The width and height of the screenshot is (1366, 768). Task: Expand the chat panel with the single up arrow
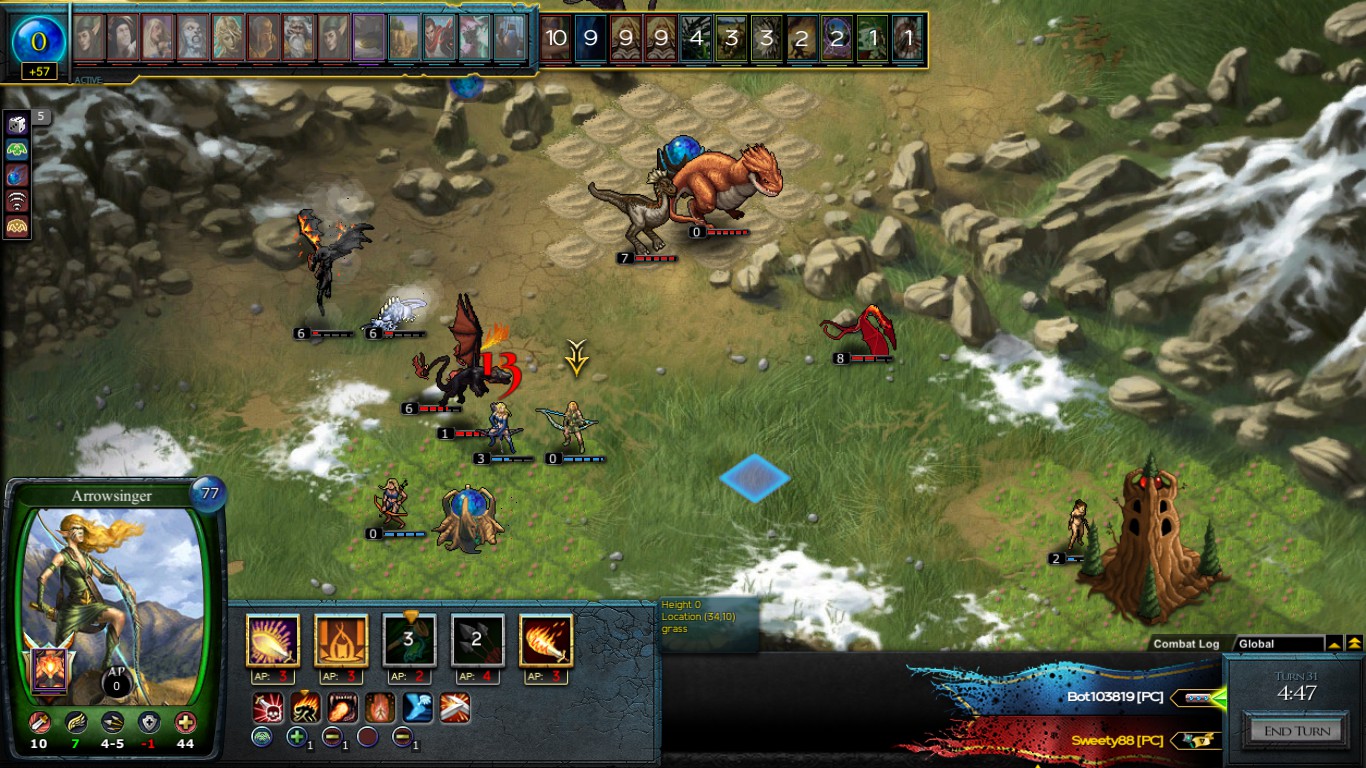tap(1334, 643)
